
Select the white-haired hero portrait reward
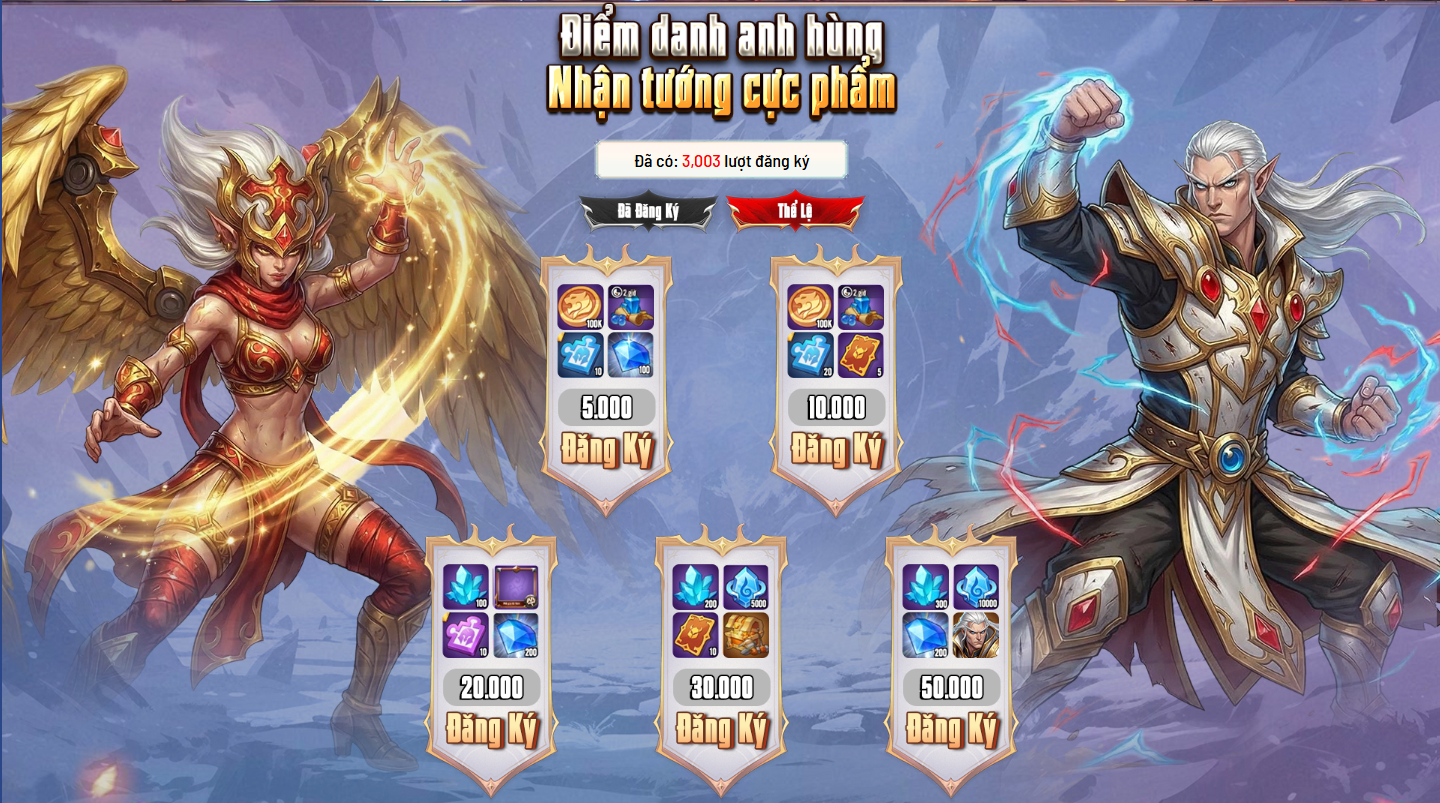tap(975, 635)
